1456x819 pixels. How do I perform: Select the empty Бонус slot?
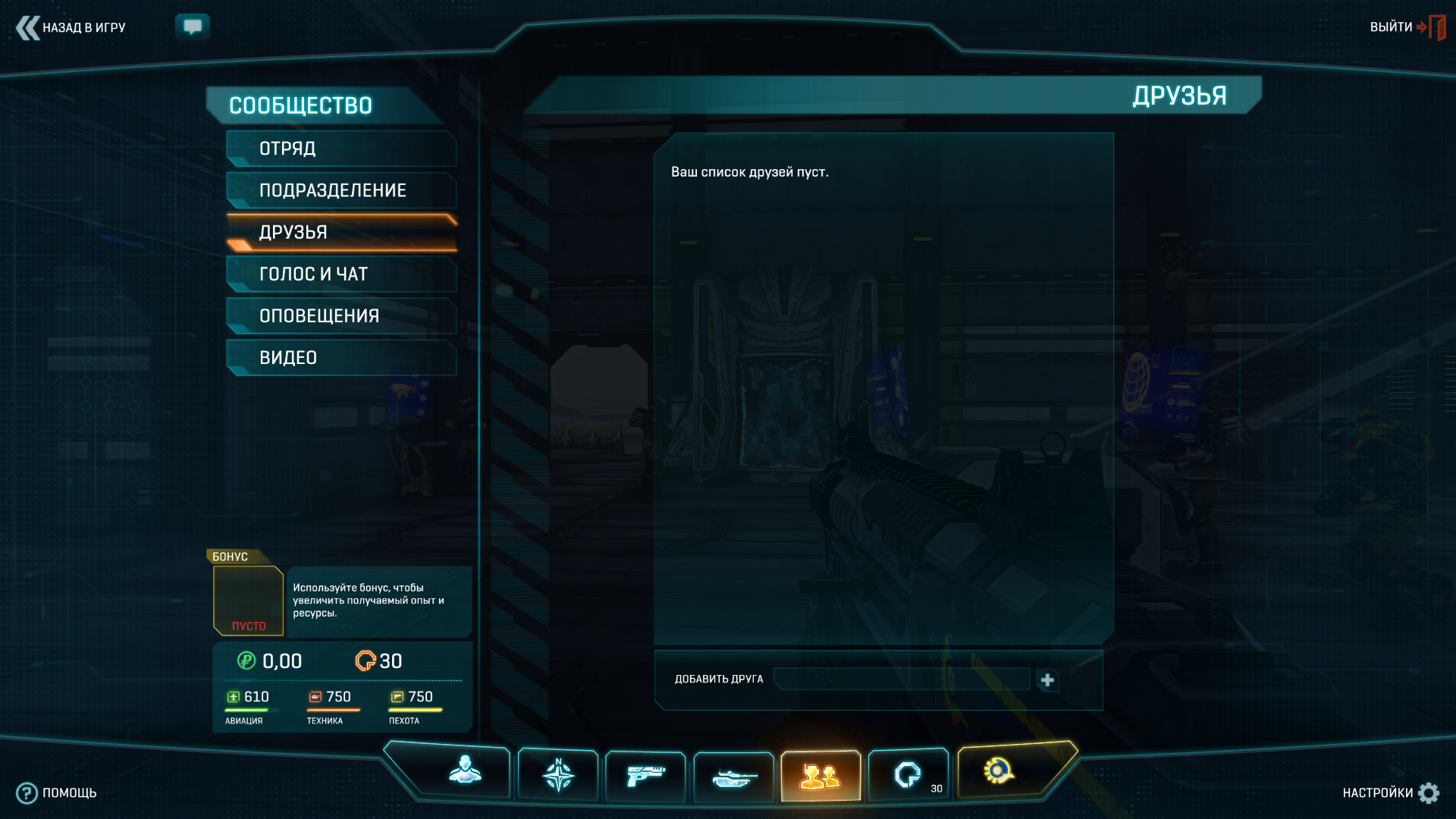[248, 600]
